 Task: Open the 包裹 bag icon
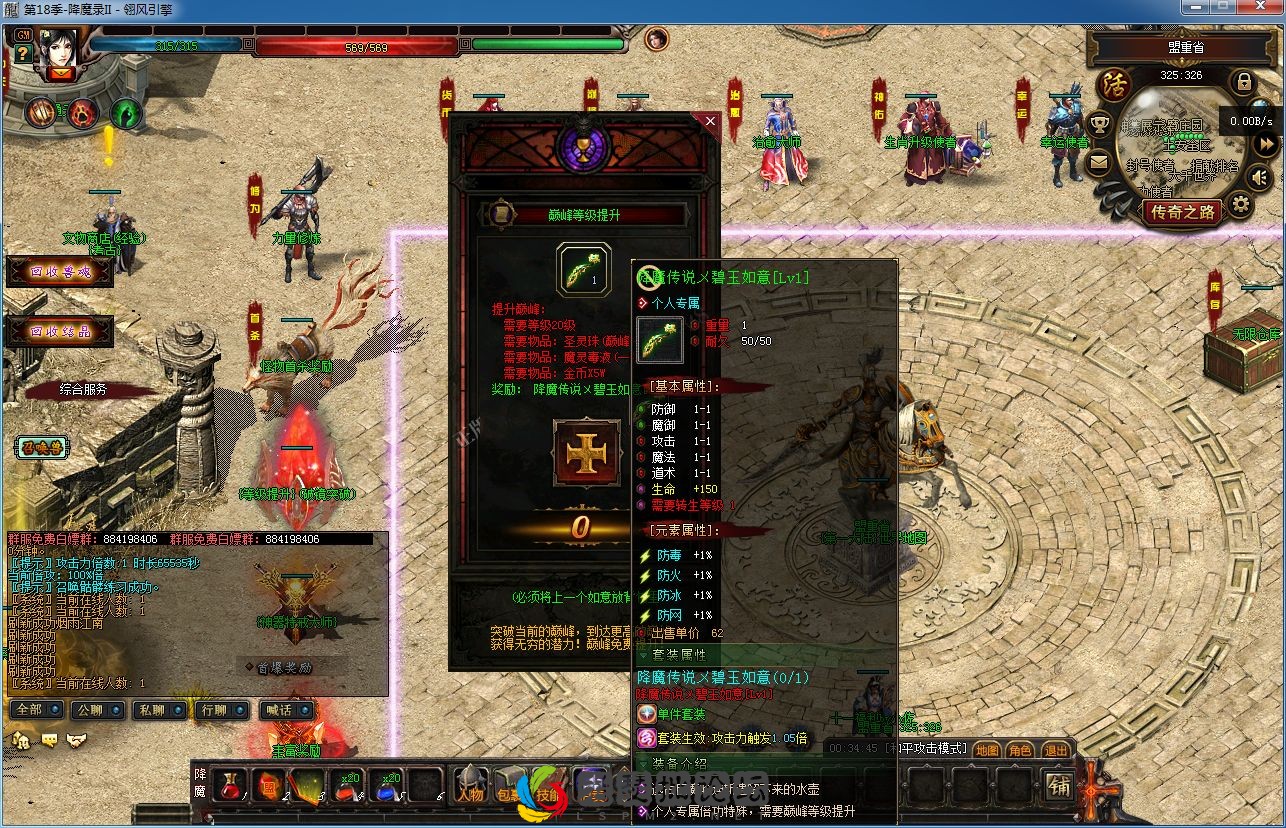point(507,795)
